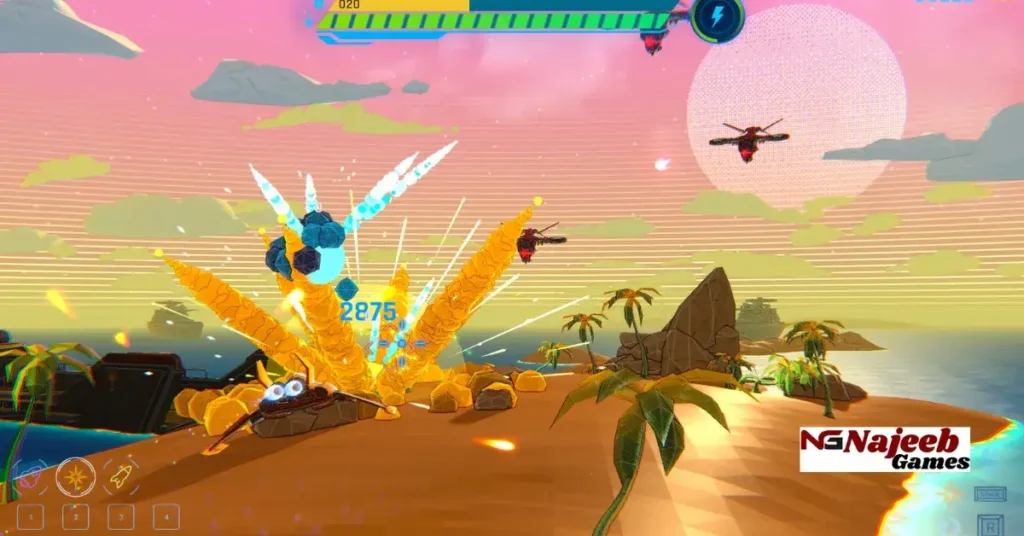This screenshot has width=1024, height=536.
Task: Click the Najeeb Games watermark logo
Action: (x=884, y=450)
